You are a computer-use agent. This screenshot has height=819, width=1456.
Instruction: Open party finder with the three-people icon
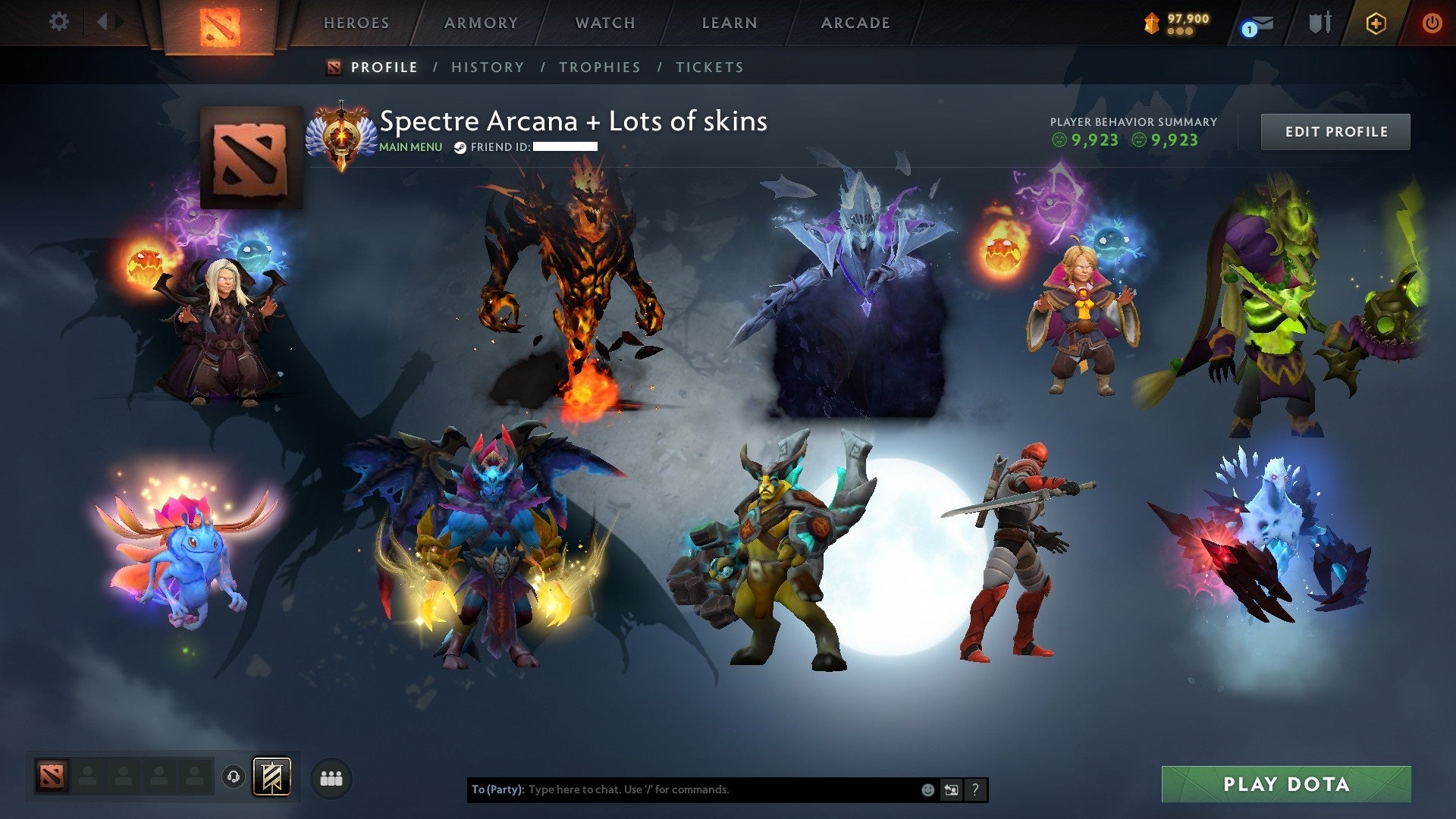(330, 777)
